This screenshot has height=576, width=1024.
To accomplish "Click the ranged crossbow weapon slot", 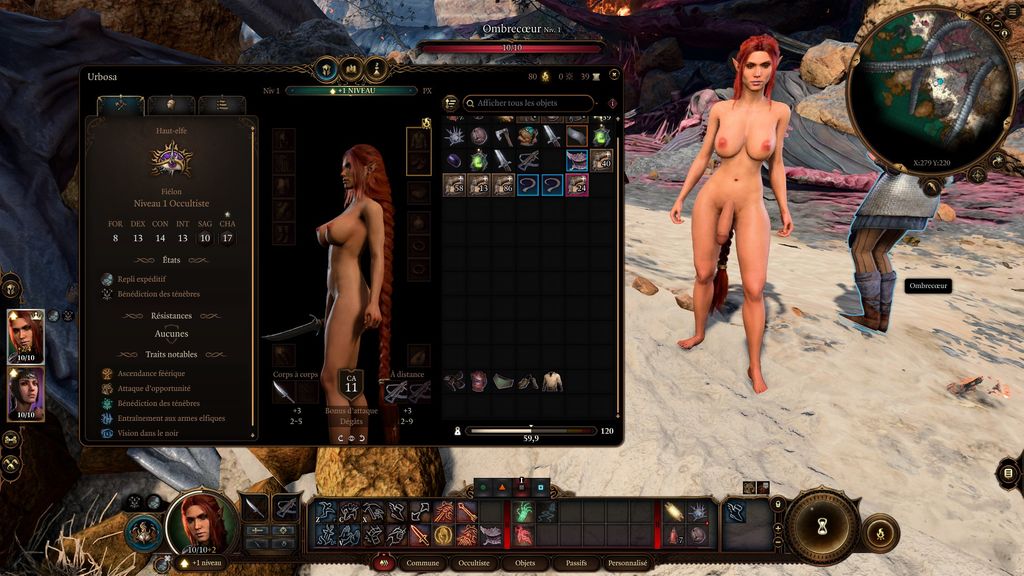I will pos(396,392).
